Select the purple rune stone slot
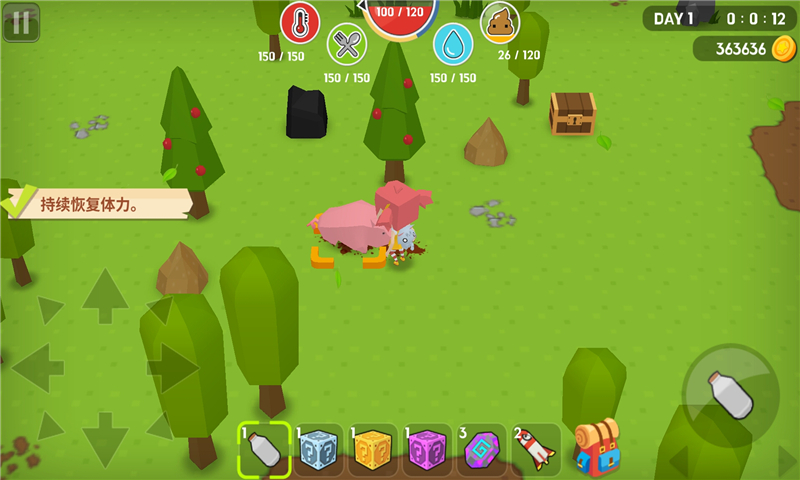This screenshot has height=480, width=800. point(482,451)
